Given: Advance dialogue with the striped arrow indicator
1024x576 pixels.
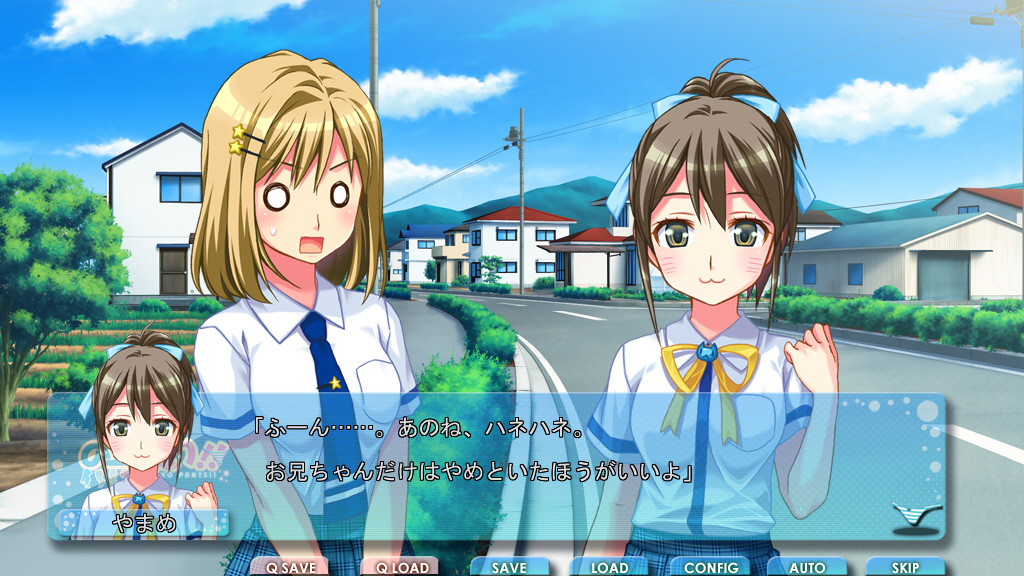Looking at the screenshot, I should (x=917, y=516).
